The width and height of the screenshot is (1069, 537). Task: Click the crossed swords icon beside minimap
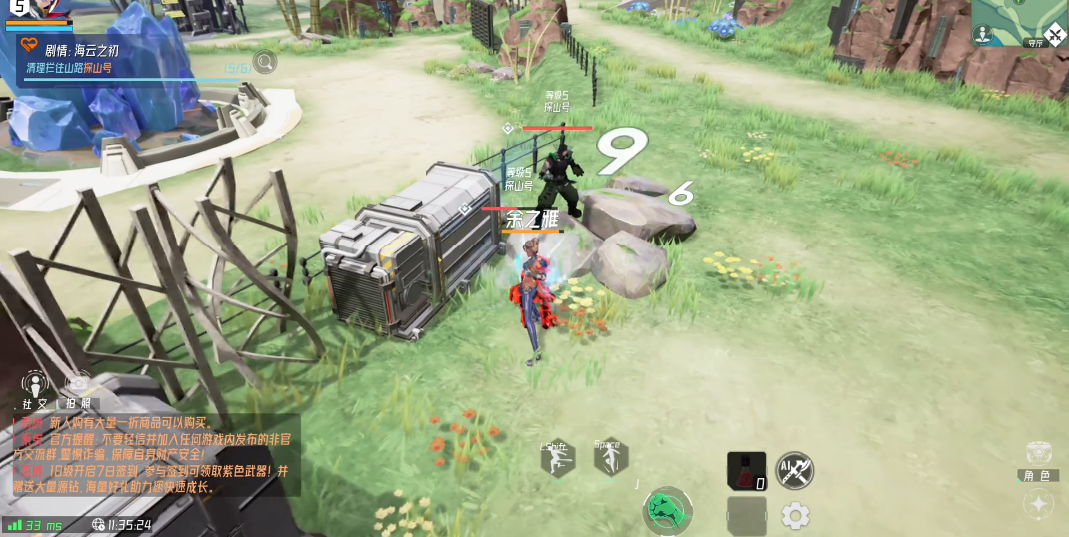(1053, 36)
